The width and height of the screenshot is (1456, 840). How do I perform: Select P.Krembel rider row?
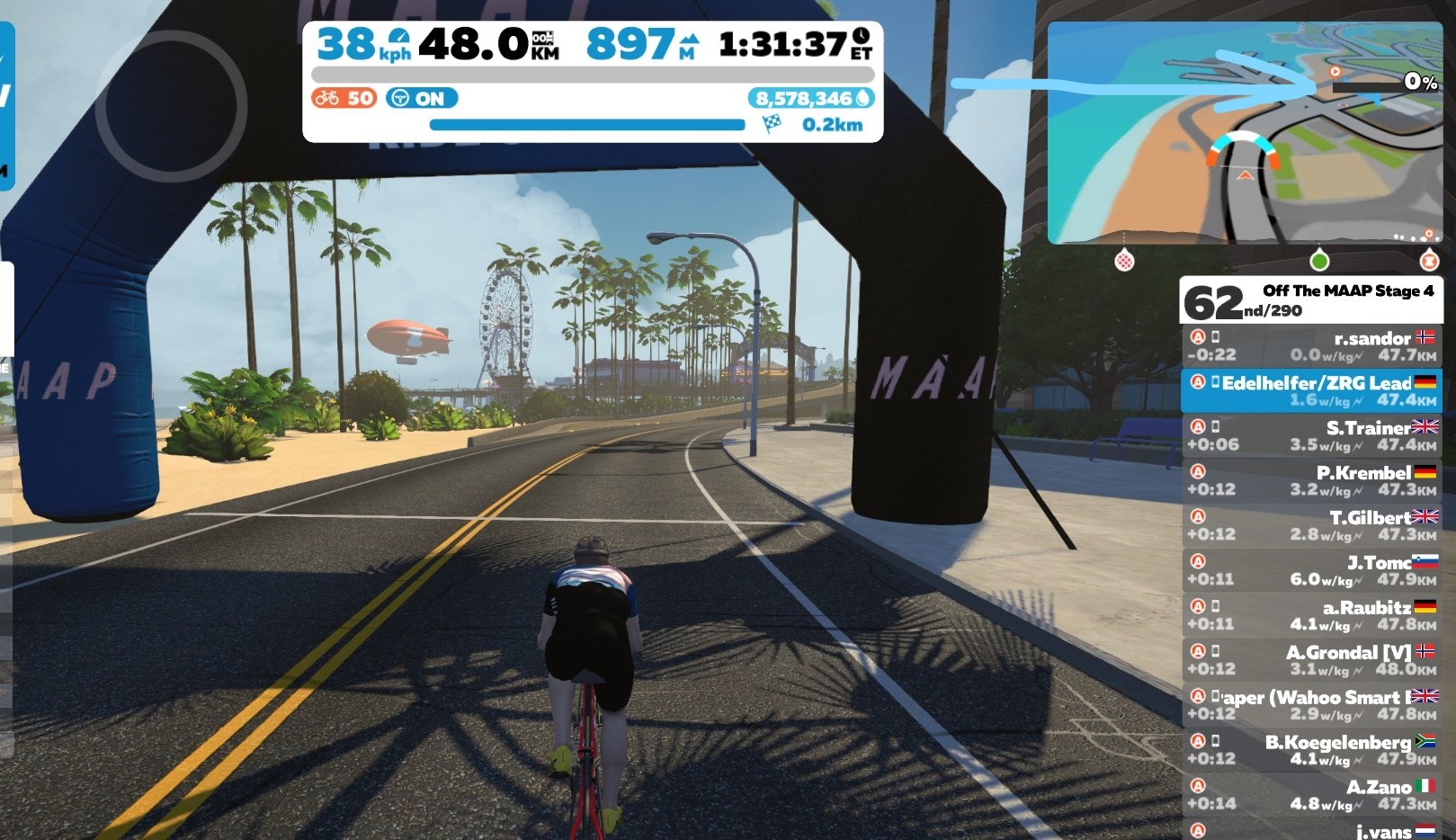1311,481
